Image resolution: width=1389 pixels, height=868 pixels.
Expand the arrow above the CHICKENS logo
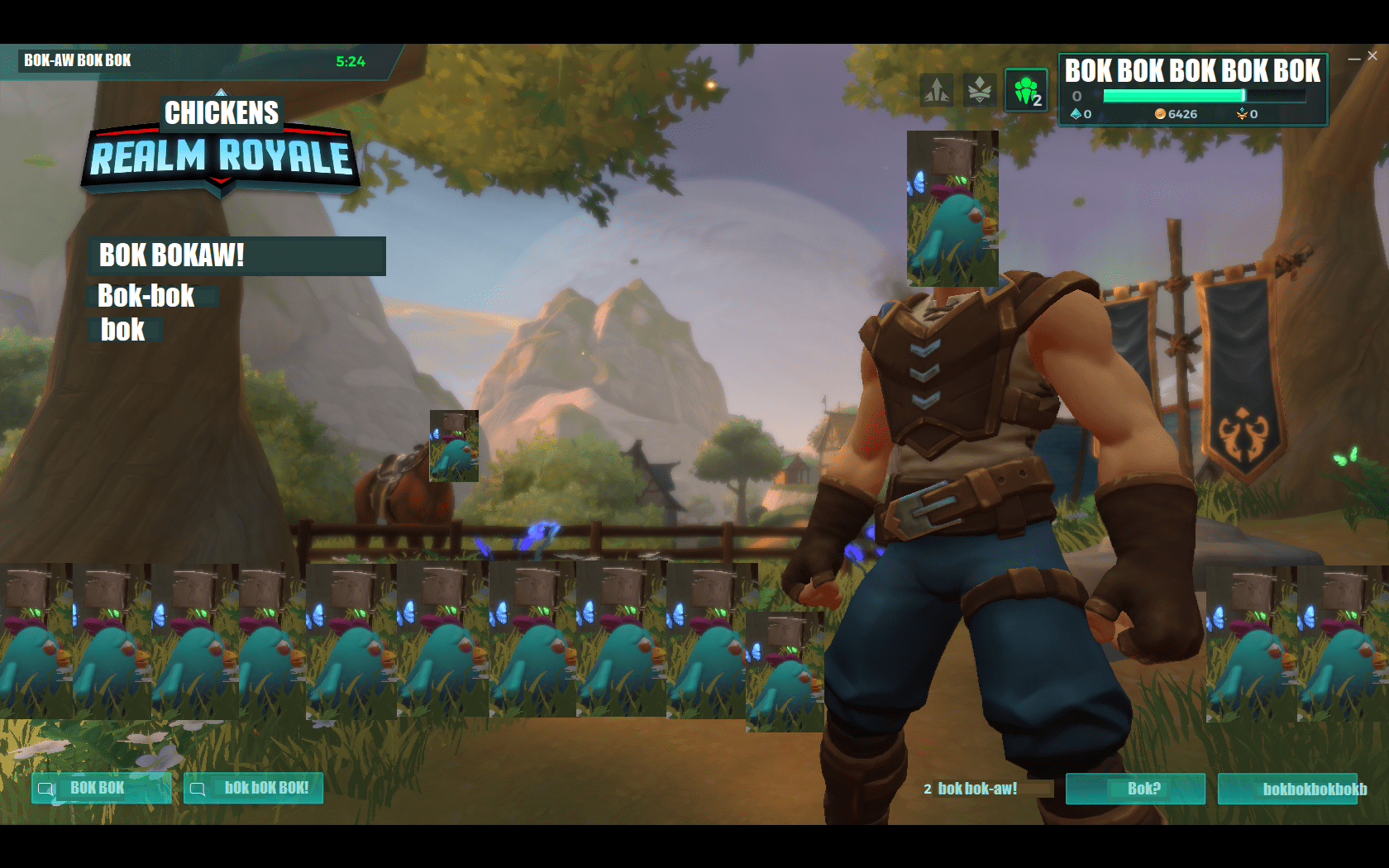pos(221,93)
